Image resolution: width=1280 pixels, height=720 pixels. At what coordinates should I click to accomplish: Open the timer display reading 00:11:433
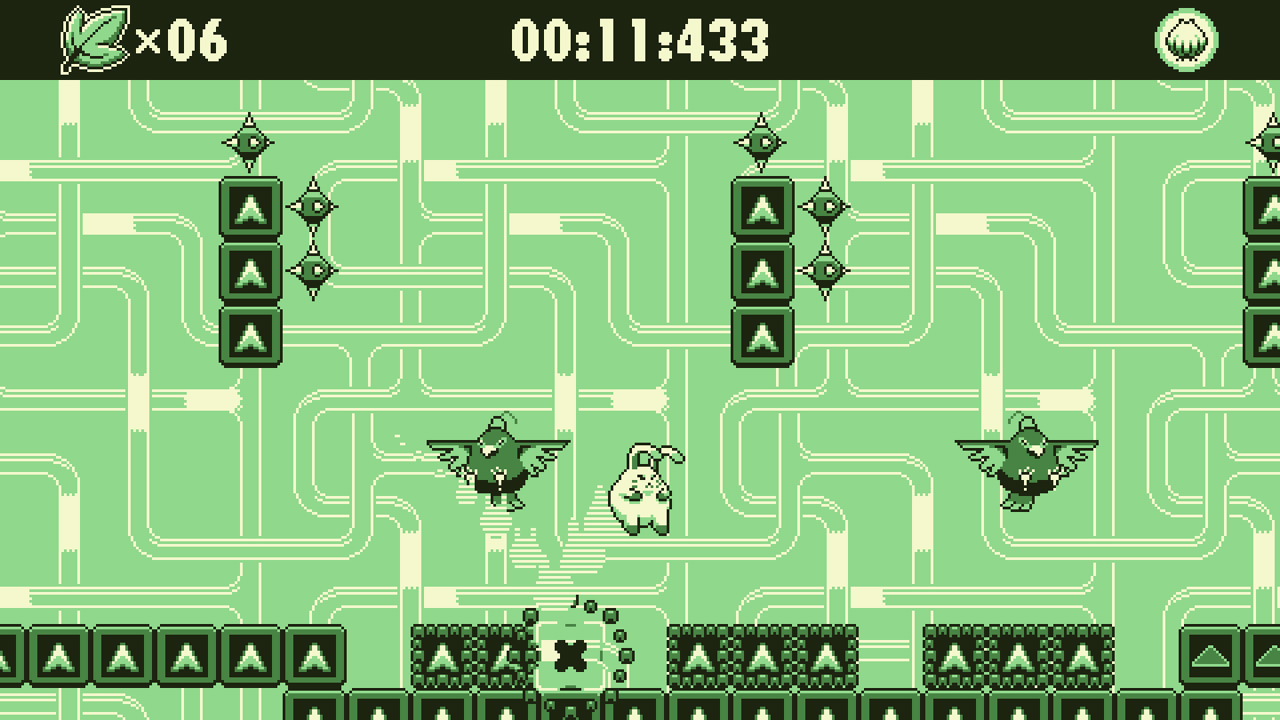(640, 39)
